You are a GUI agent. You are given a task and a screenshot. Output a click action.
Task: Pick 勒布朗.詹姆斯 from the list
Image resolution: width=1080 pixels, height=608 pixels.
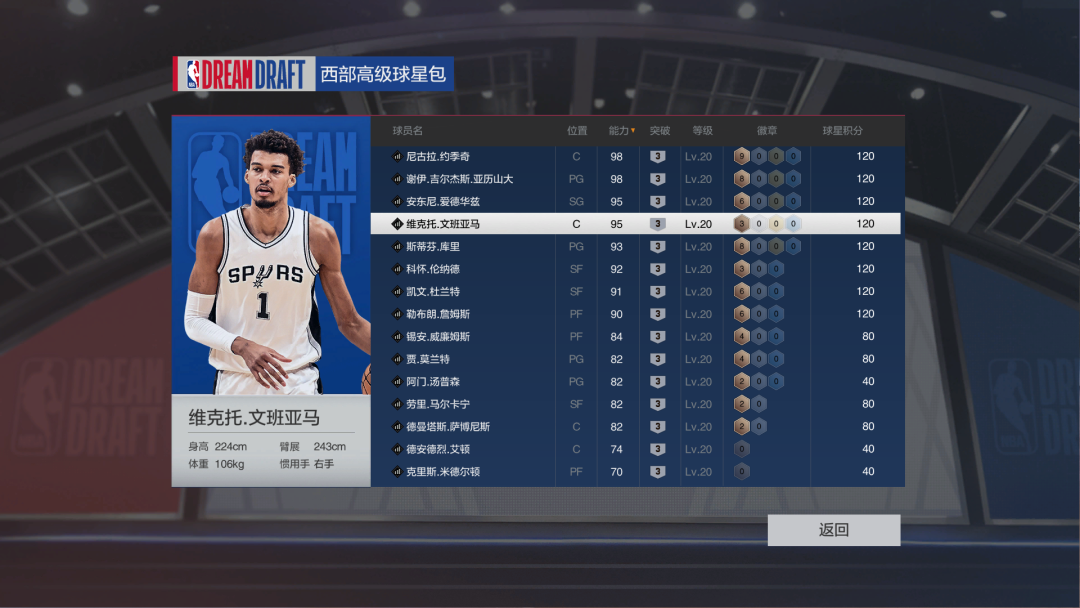tap(438, 314)
